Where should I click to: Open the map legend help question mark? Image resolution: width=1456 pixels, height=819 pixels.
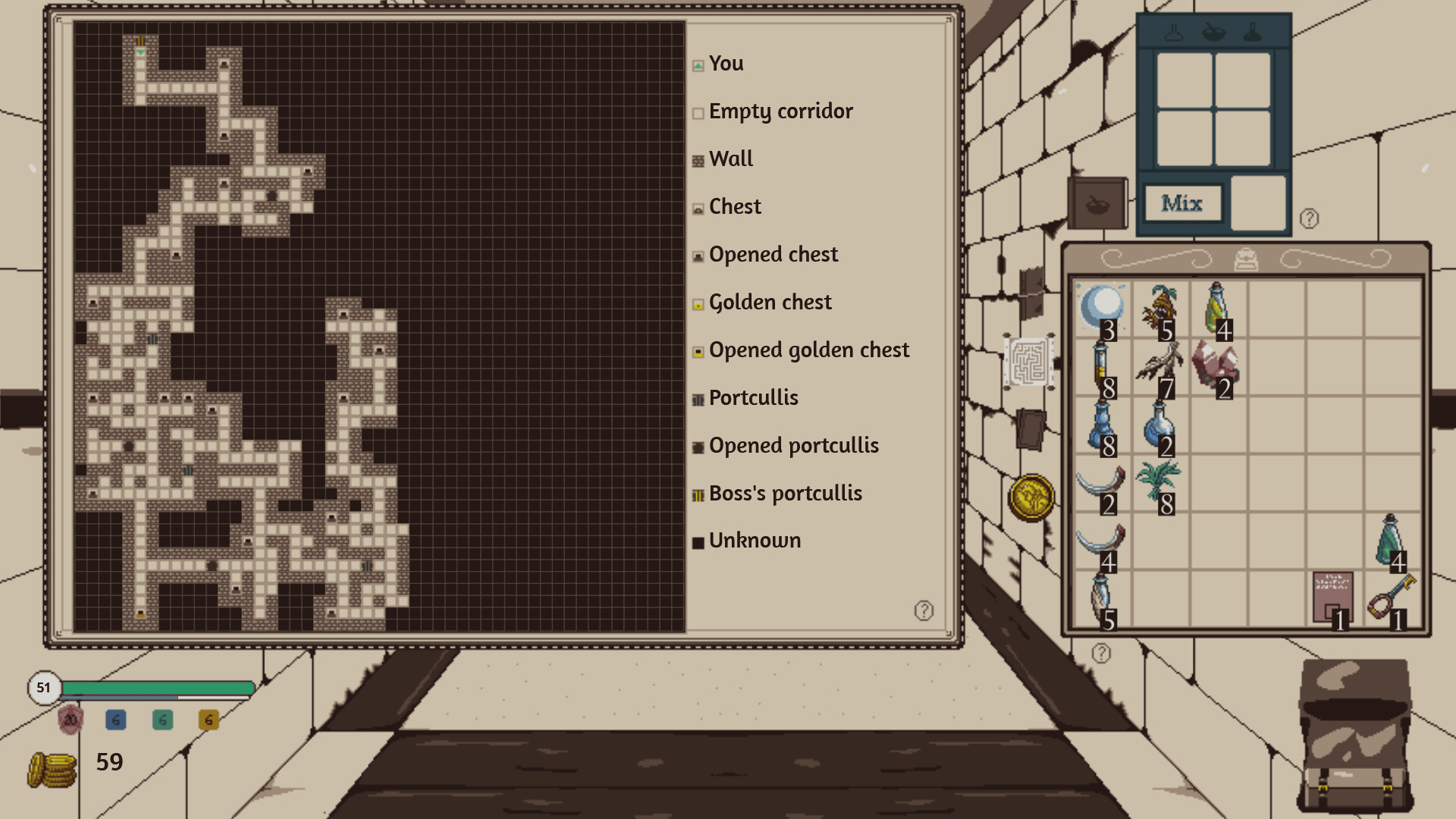coord(924,609)
